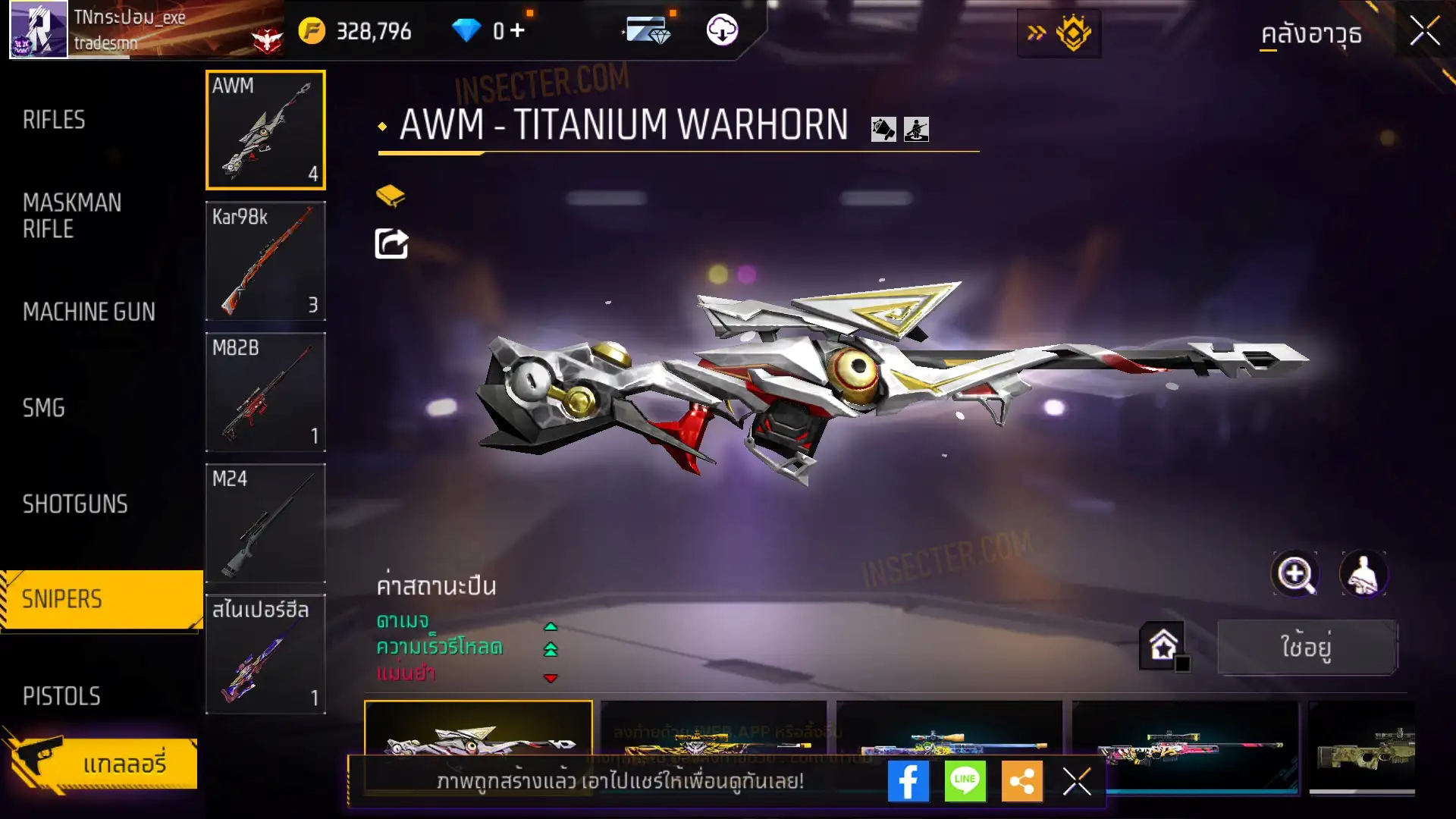The image size is (1456, 819).
Task: Add diamonds with the plus button
Action: (517, 30)
